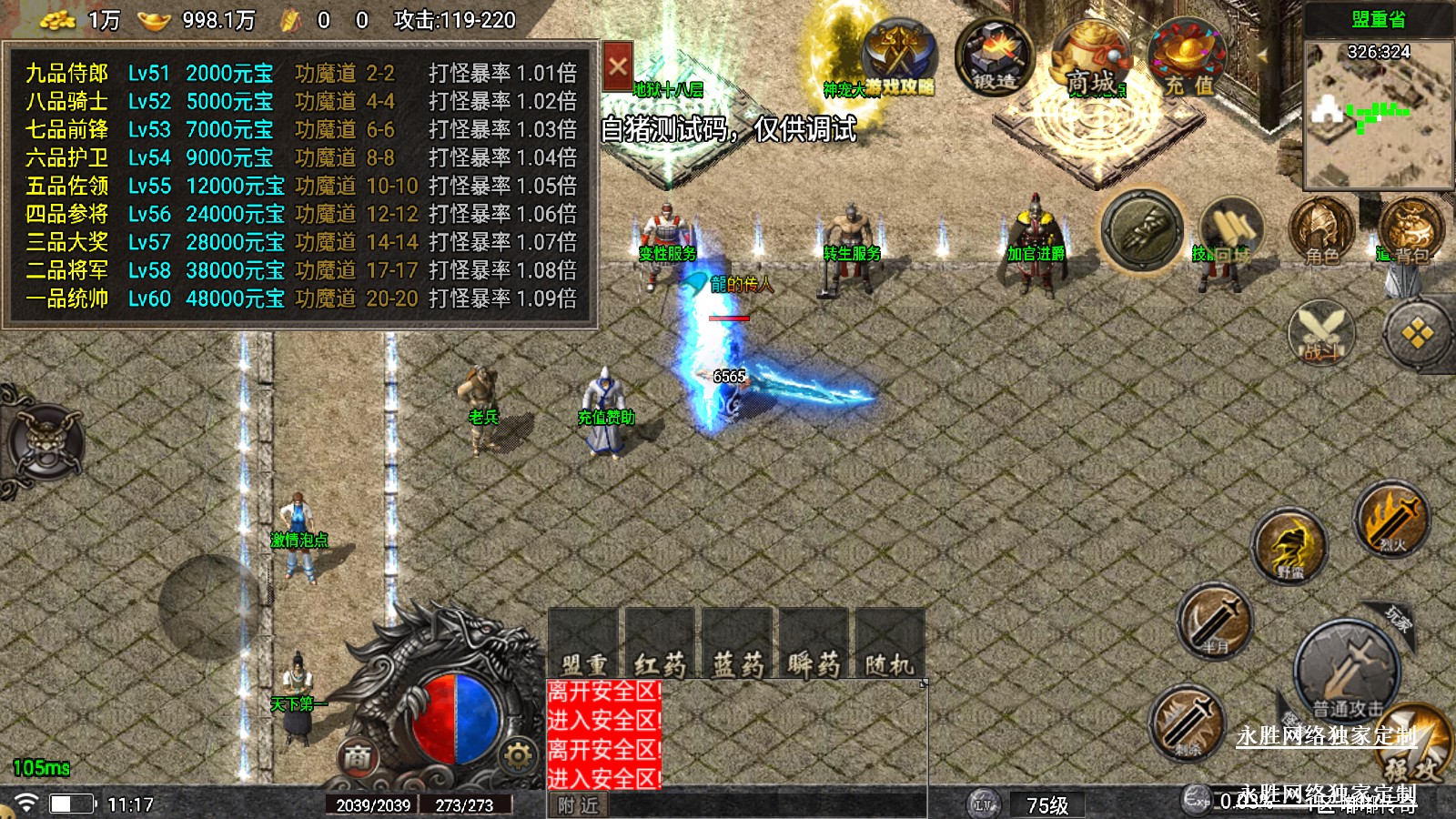1456x819 pixels.
Task: Open the 角色 character sheet
Action: click(1321, 231)
